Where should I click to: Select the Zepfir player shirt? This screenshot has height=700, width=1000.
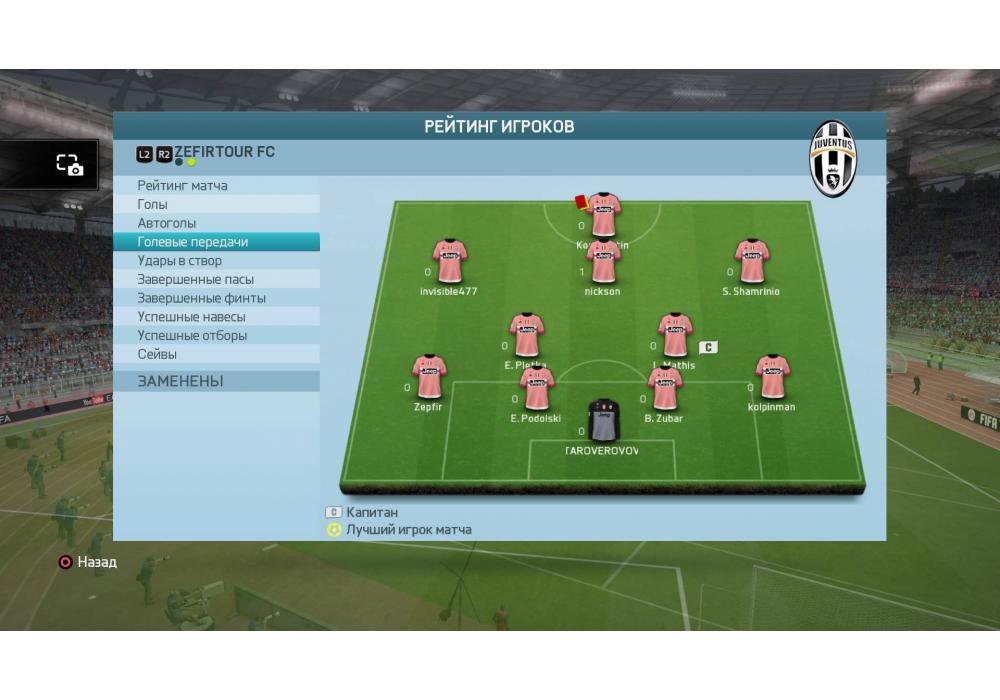coord(429,377)
